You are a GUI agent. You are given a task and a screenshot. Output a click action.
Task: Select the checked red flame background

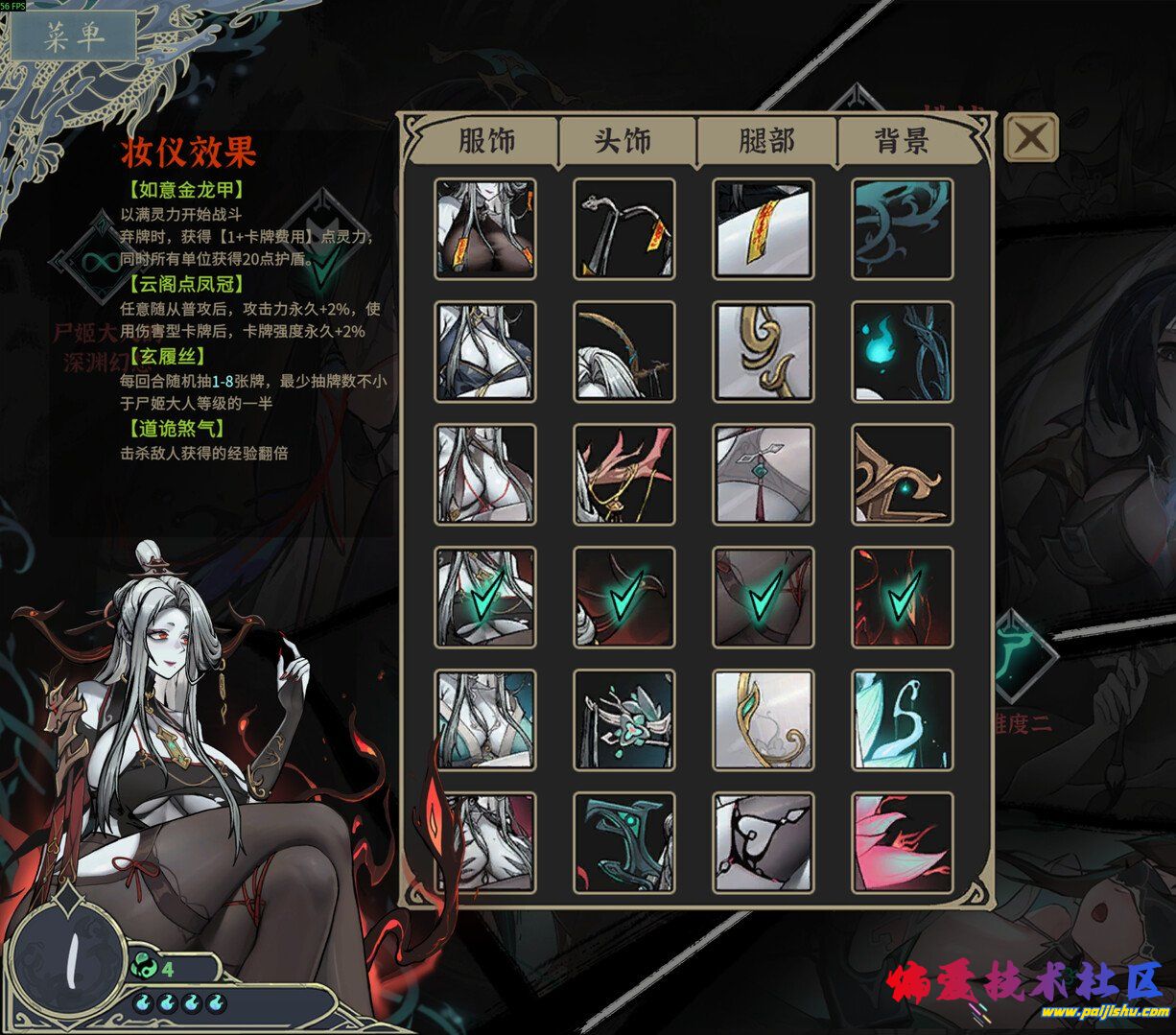pos(903,597)
